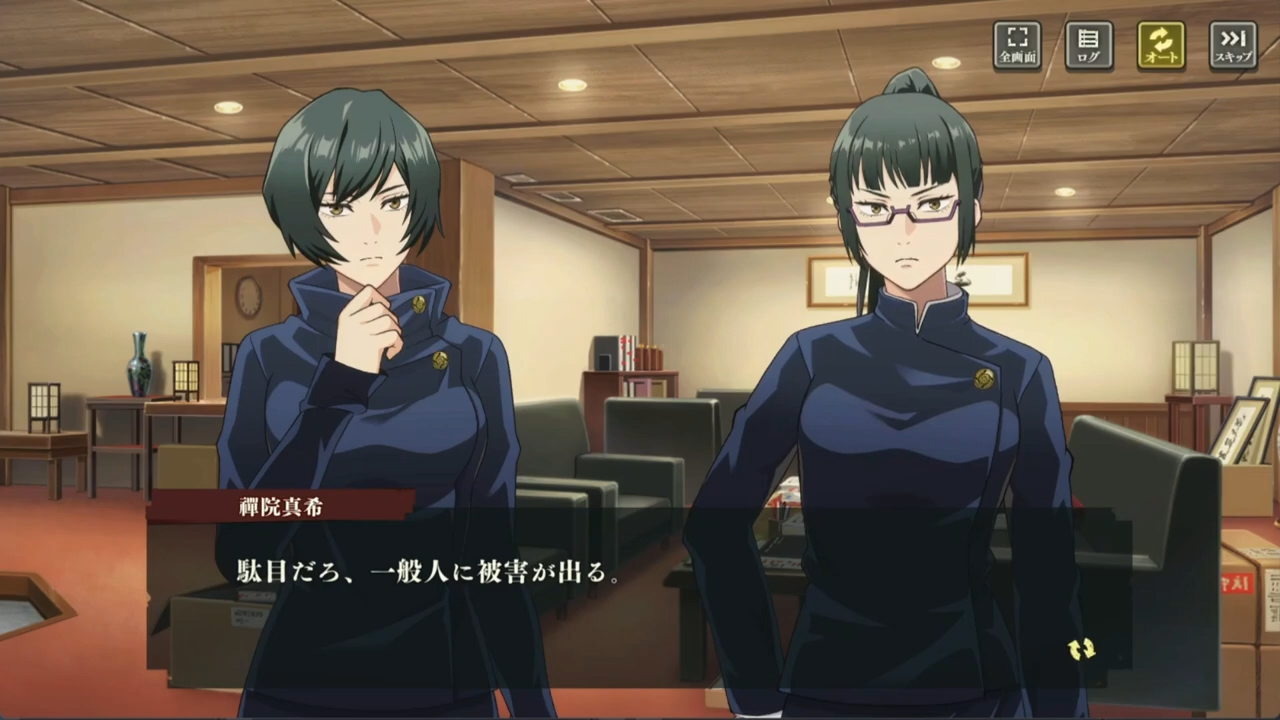
Task: Advance the dialogue by clicking the text box
Action: pos(640,590)
